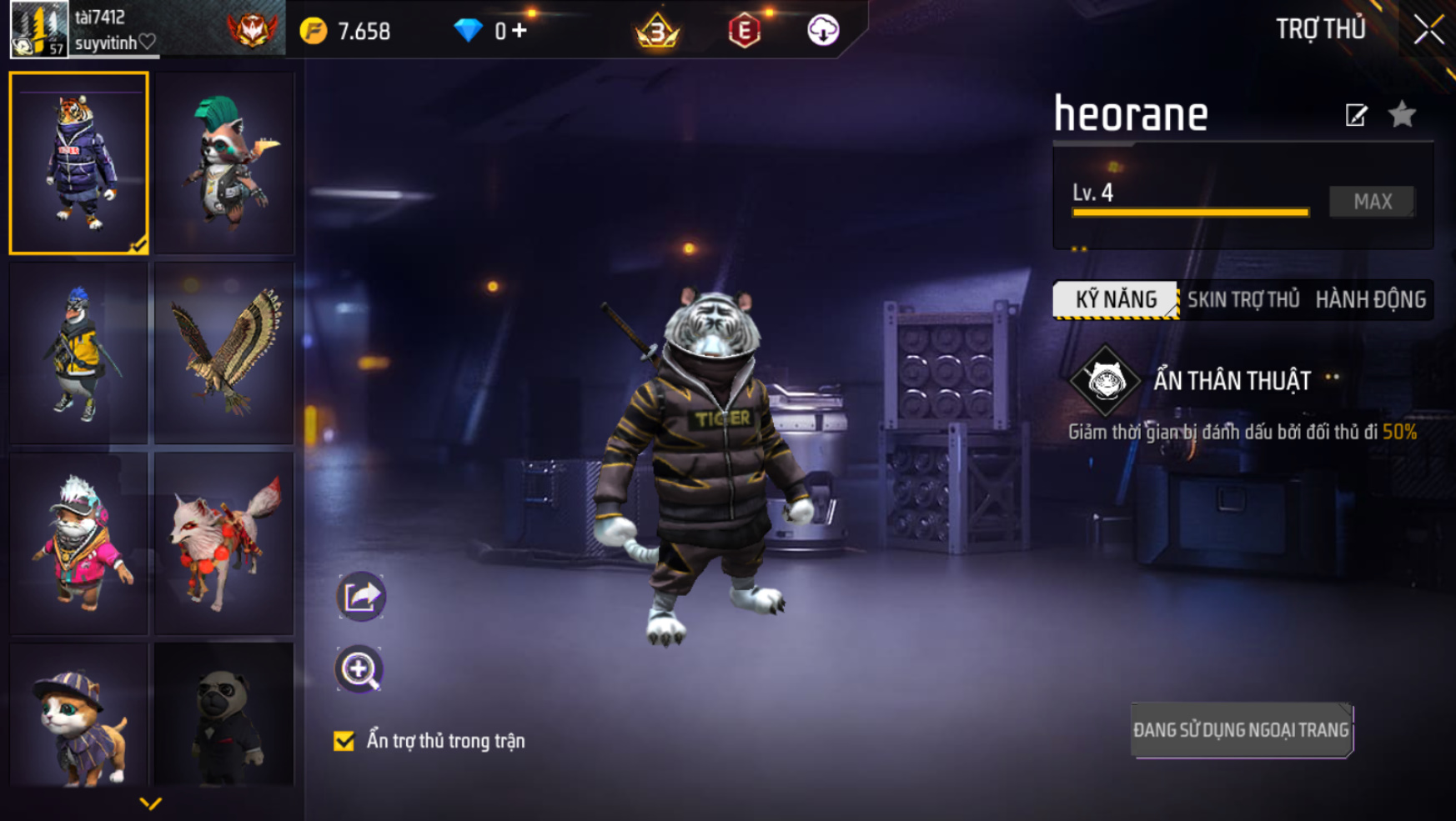This screenshot has height=821, width=1456.
Task: Edit the pet name heorane
Action: (x=1356, y=115)
